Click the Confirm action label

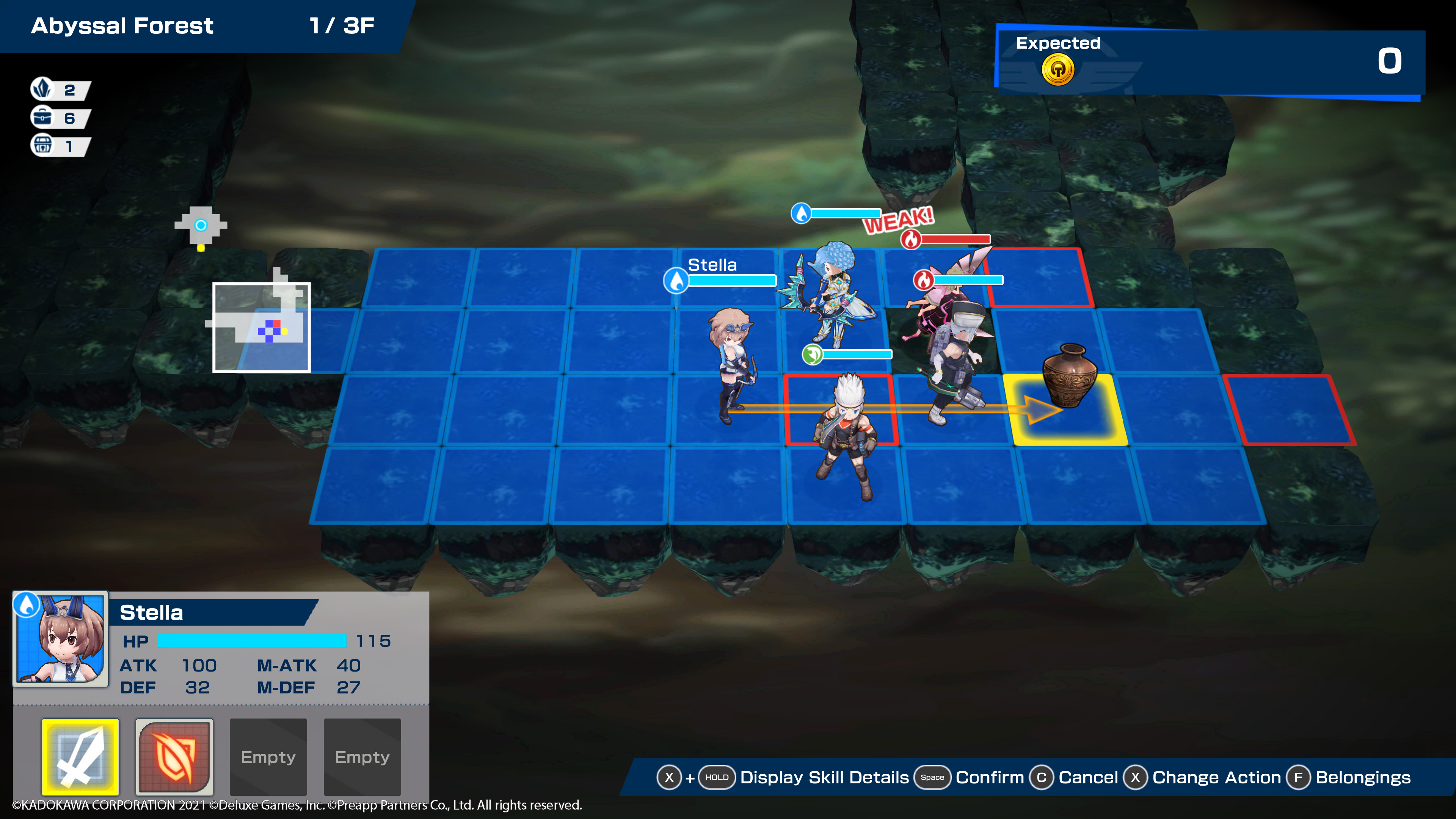[x=989, y=777]
